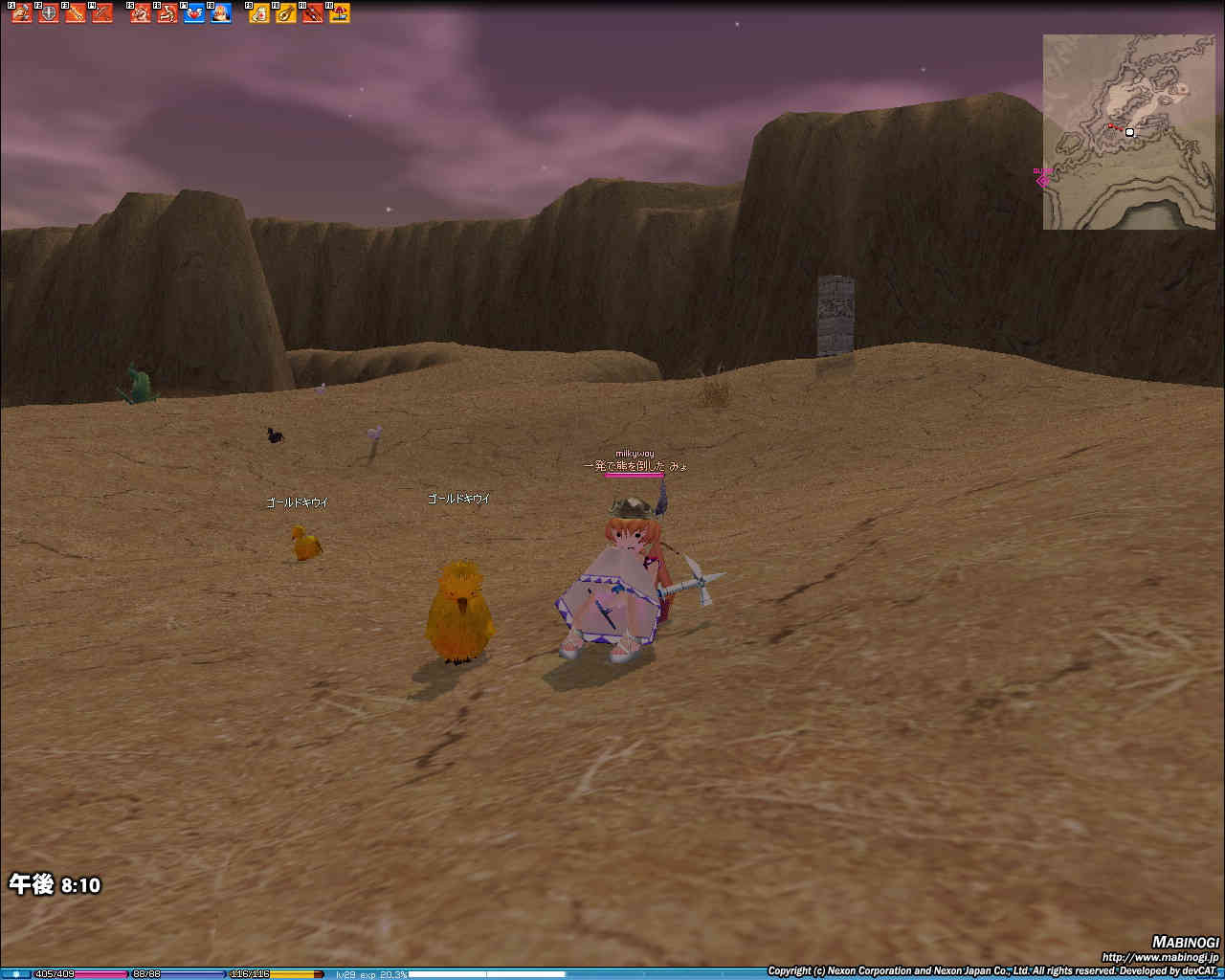Use the F12 parasol rest skill
Image resolution: width=1225 pixels, height=980 pixels.
coord(340,13)
